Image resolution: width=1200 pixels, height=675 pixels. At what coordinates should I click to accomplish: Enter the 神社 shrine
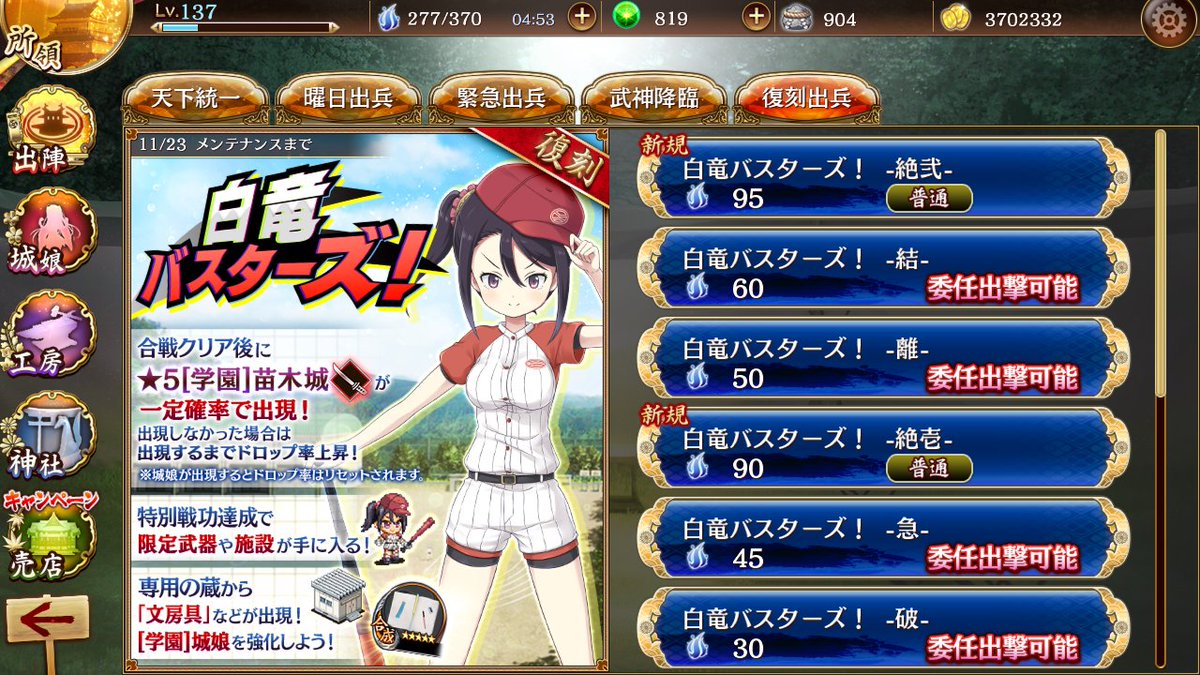pyautogui.click(x=50, y=435)
